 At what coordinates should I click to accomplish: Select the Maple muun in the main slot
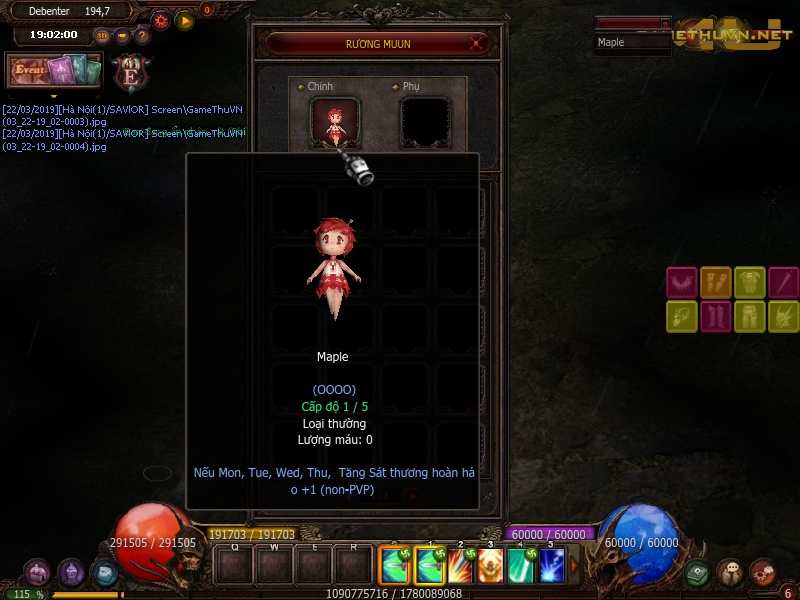(x=335, y=123)
